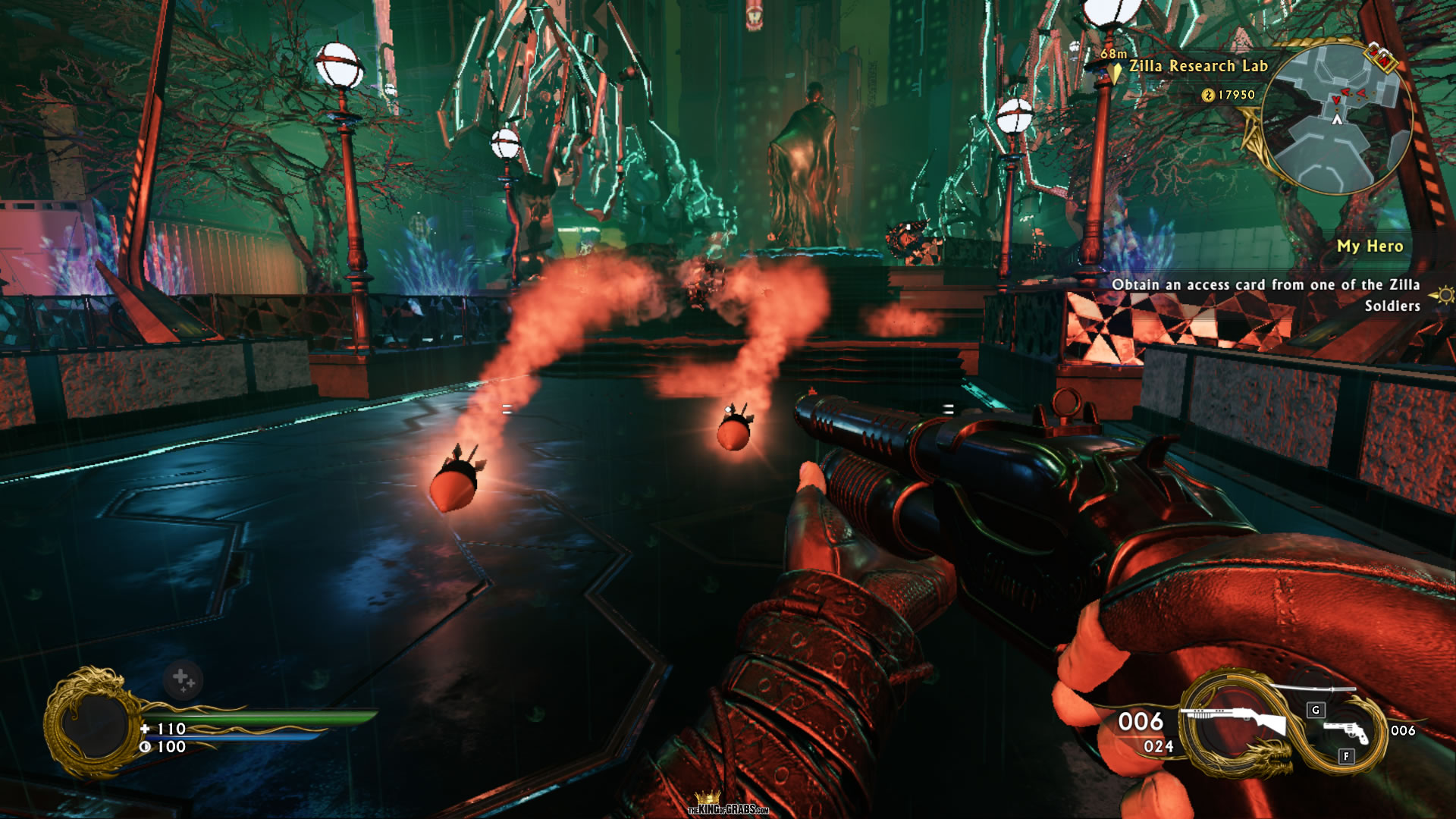Screen dimensions: 1456x819
Task: Click the Zilla Research Lab waypoint label
Action: (x=1198, y=66)
